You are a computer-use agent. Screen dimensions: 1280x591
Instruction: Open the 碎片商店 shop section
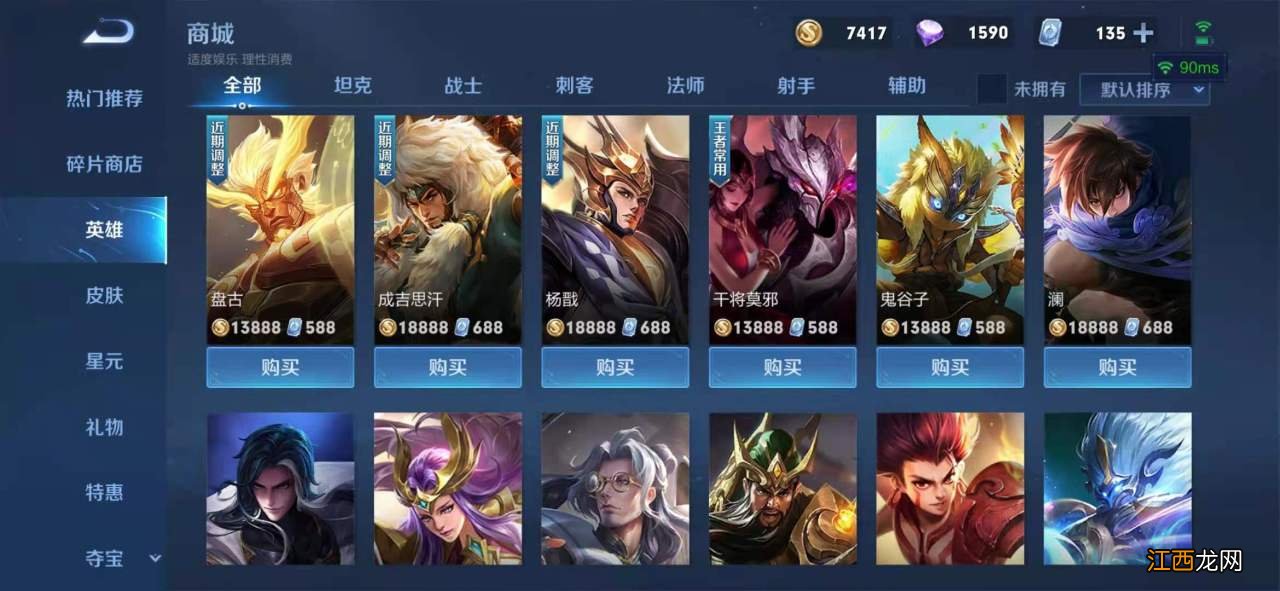(x=104, y=164)
